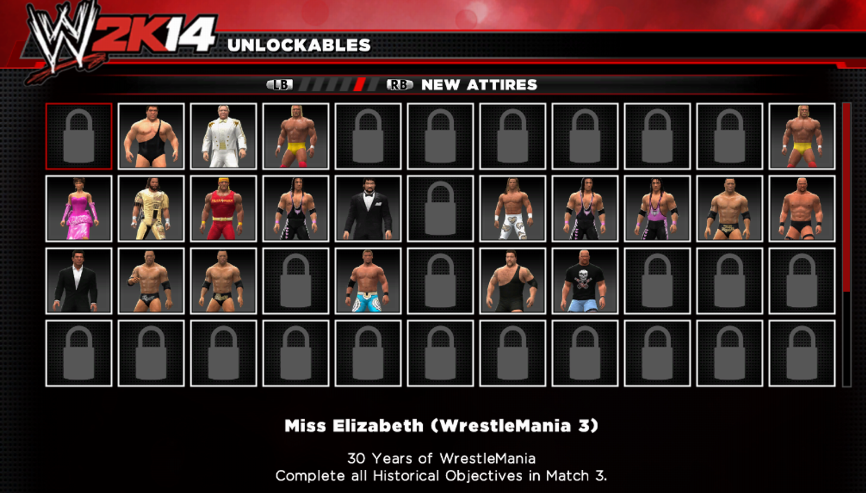Image resolution: width=866 pixels, height=493 pixels.
Task: Select the man in black tuxedo with bow tie
Action: click(x=367, y=208)
